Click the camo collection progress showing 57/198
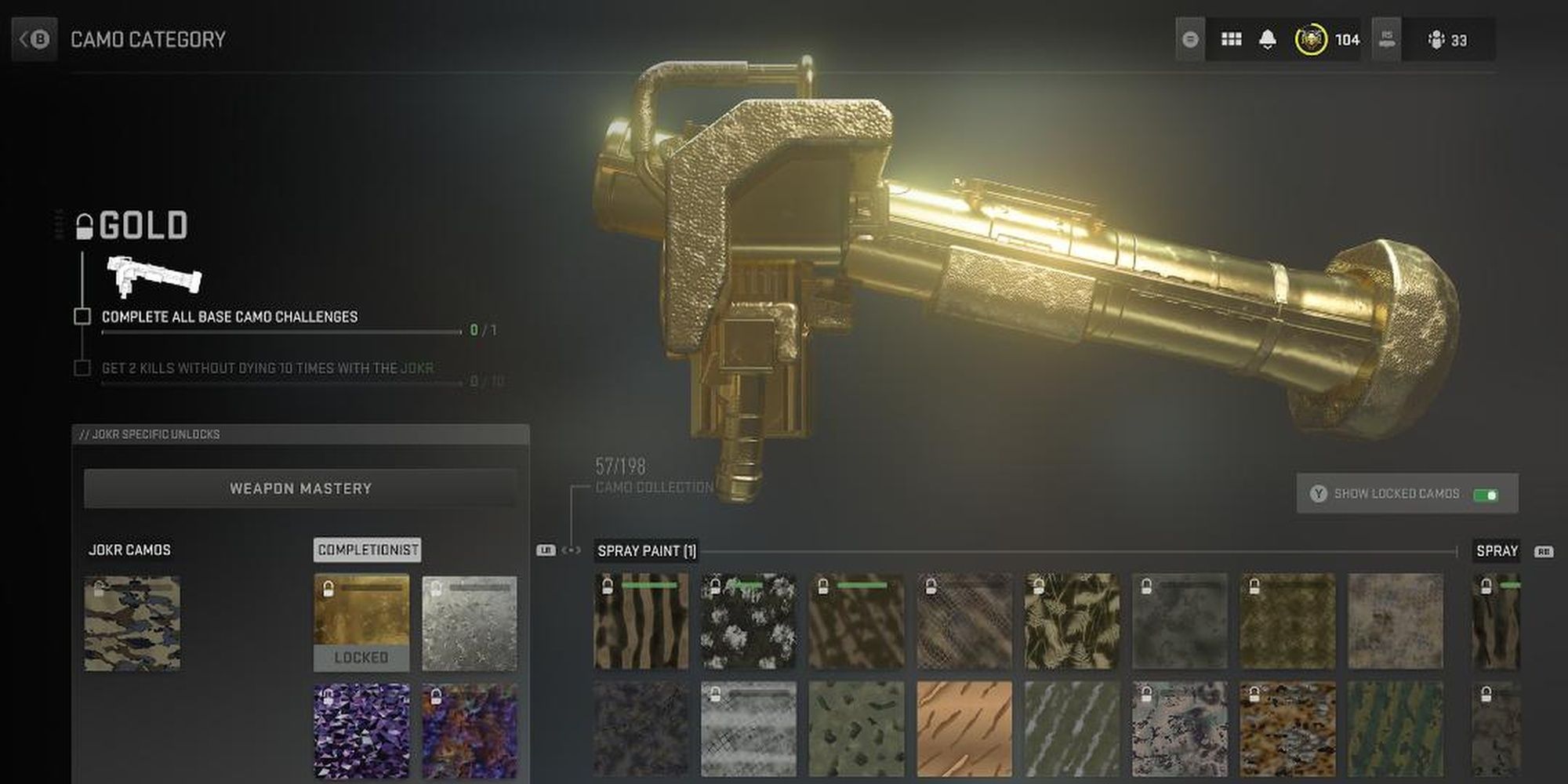 point(619,465)
